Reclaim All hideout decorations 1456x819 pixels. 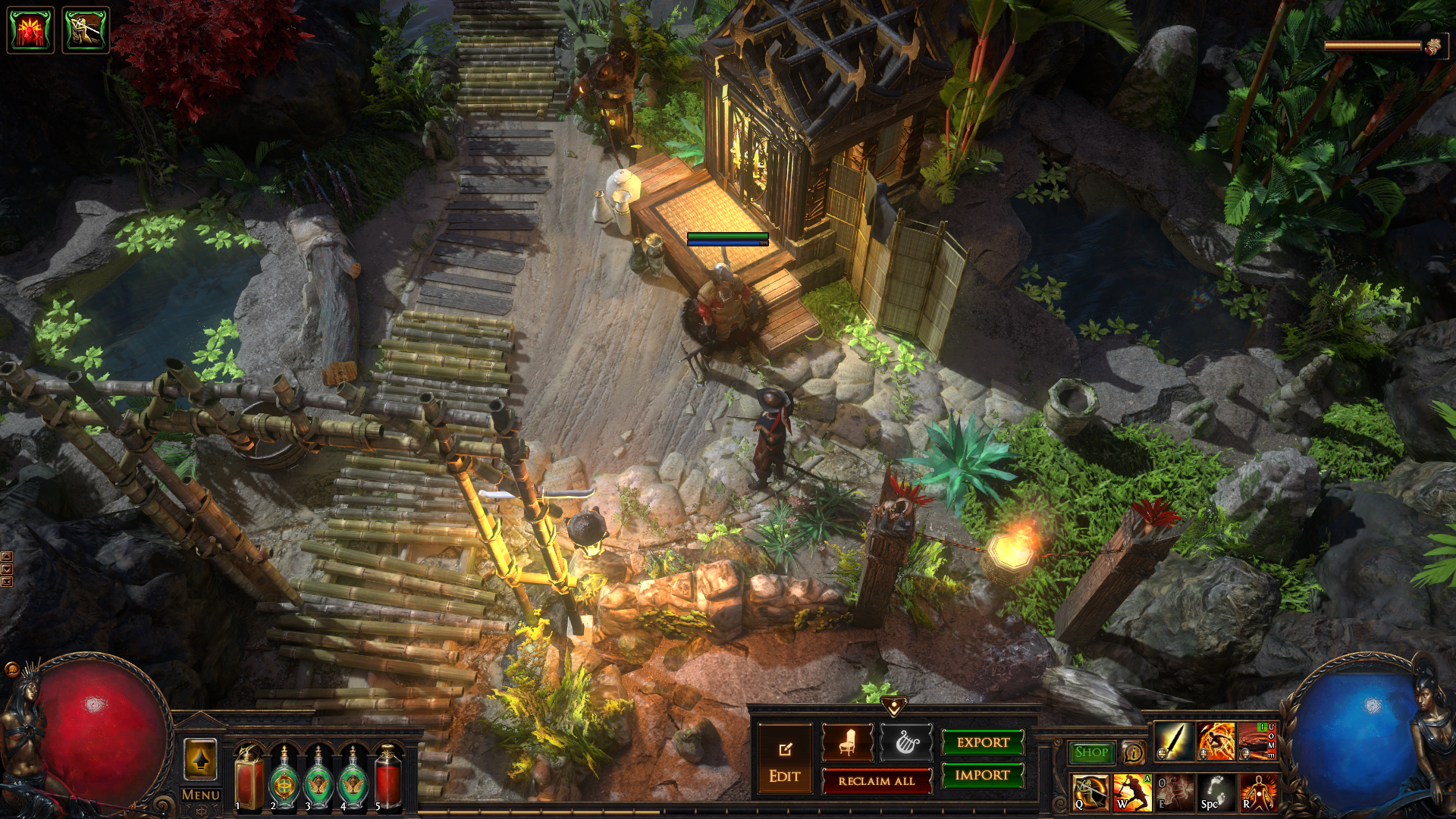877,780
